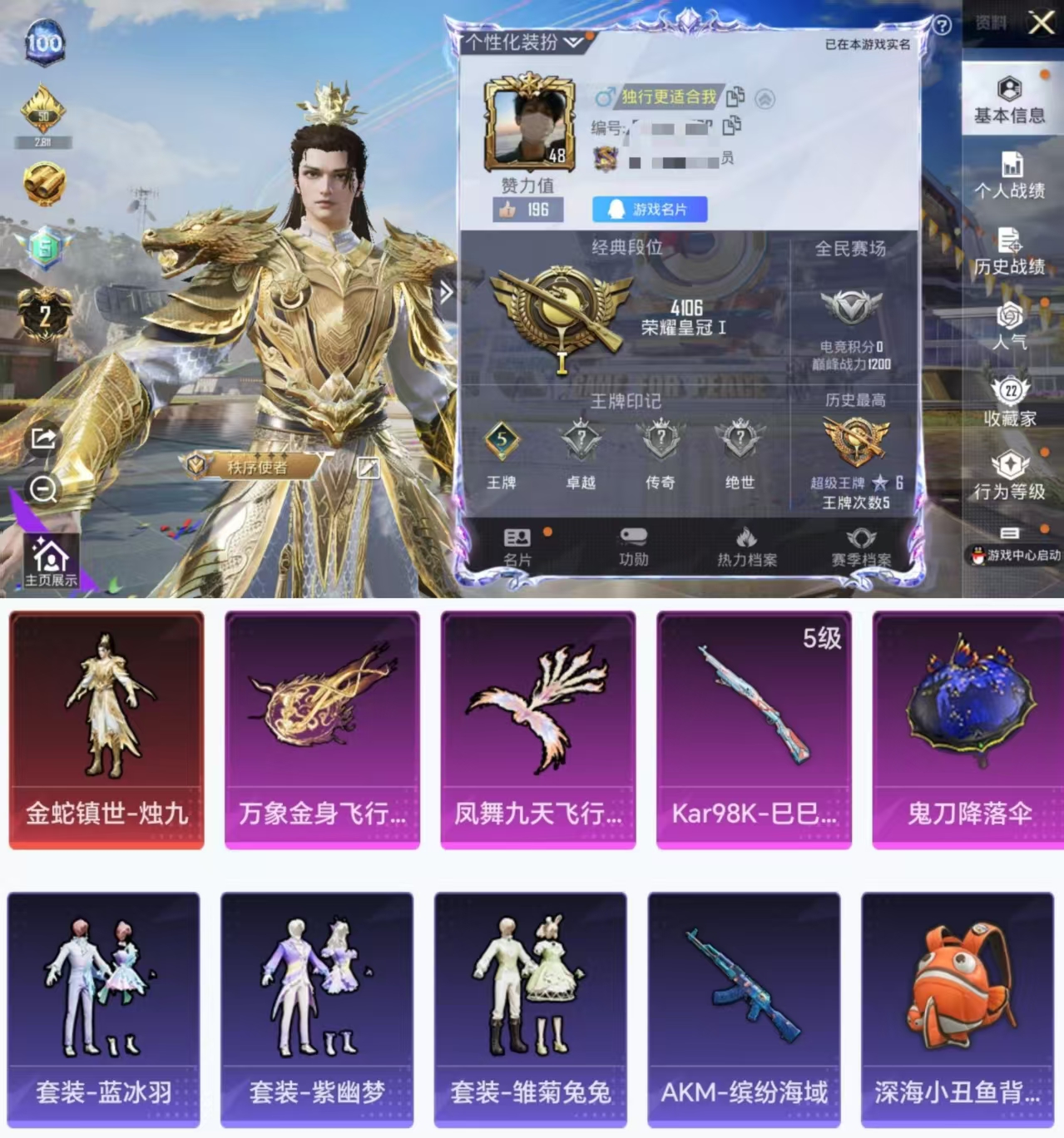Open the 基本信息 tab
The image size is (1064, 1138).
(x=1009, y=100)
